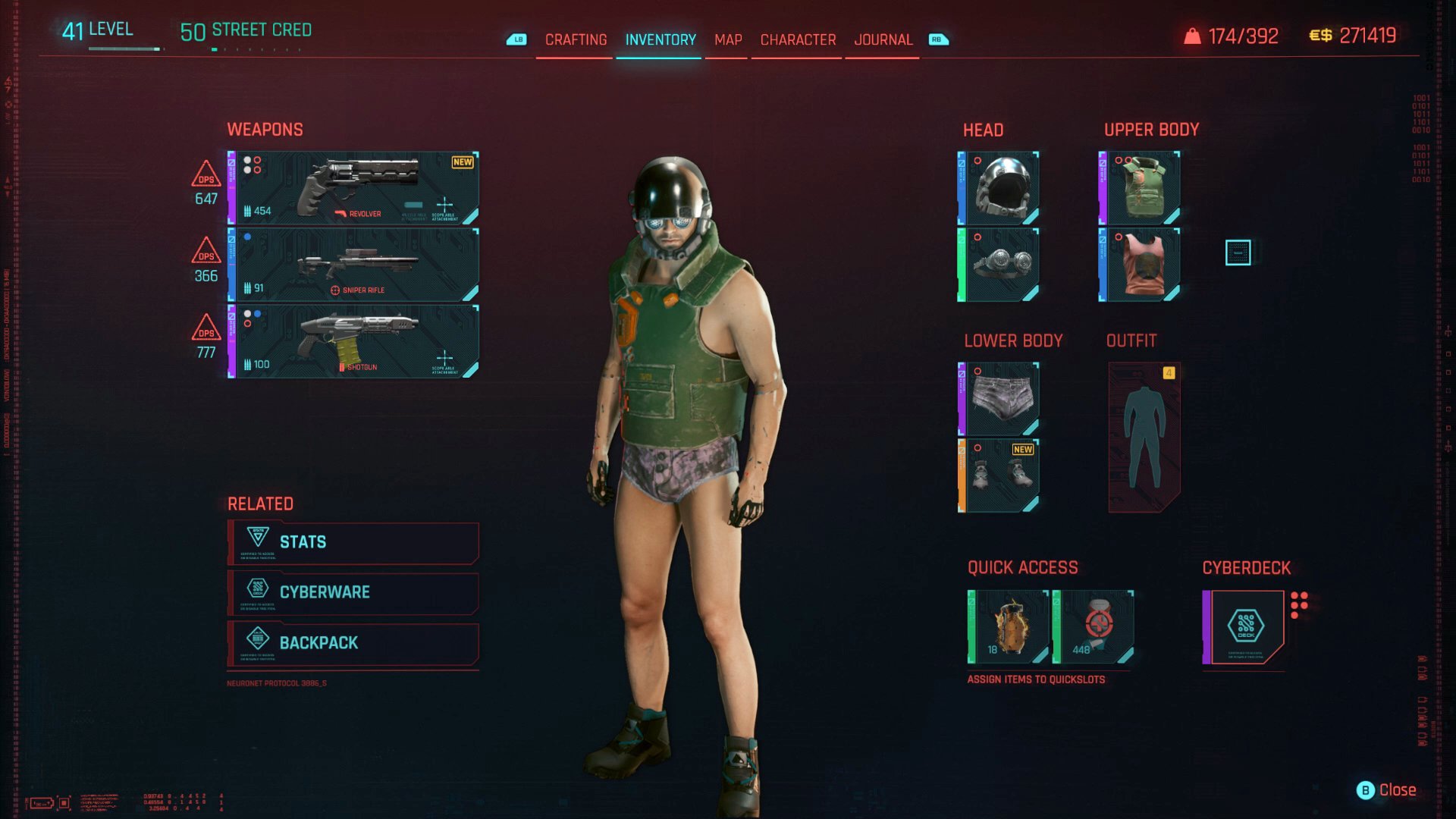Open the Character tab
Screen dimensions: 1456x819
coord(798,39)
